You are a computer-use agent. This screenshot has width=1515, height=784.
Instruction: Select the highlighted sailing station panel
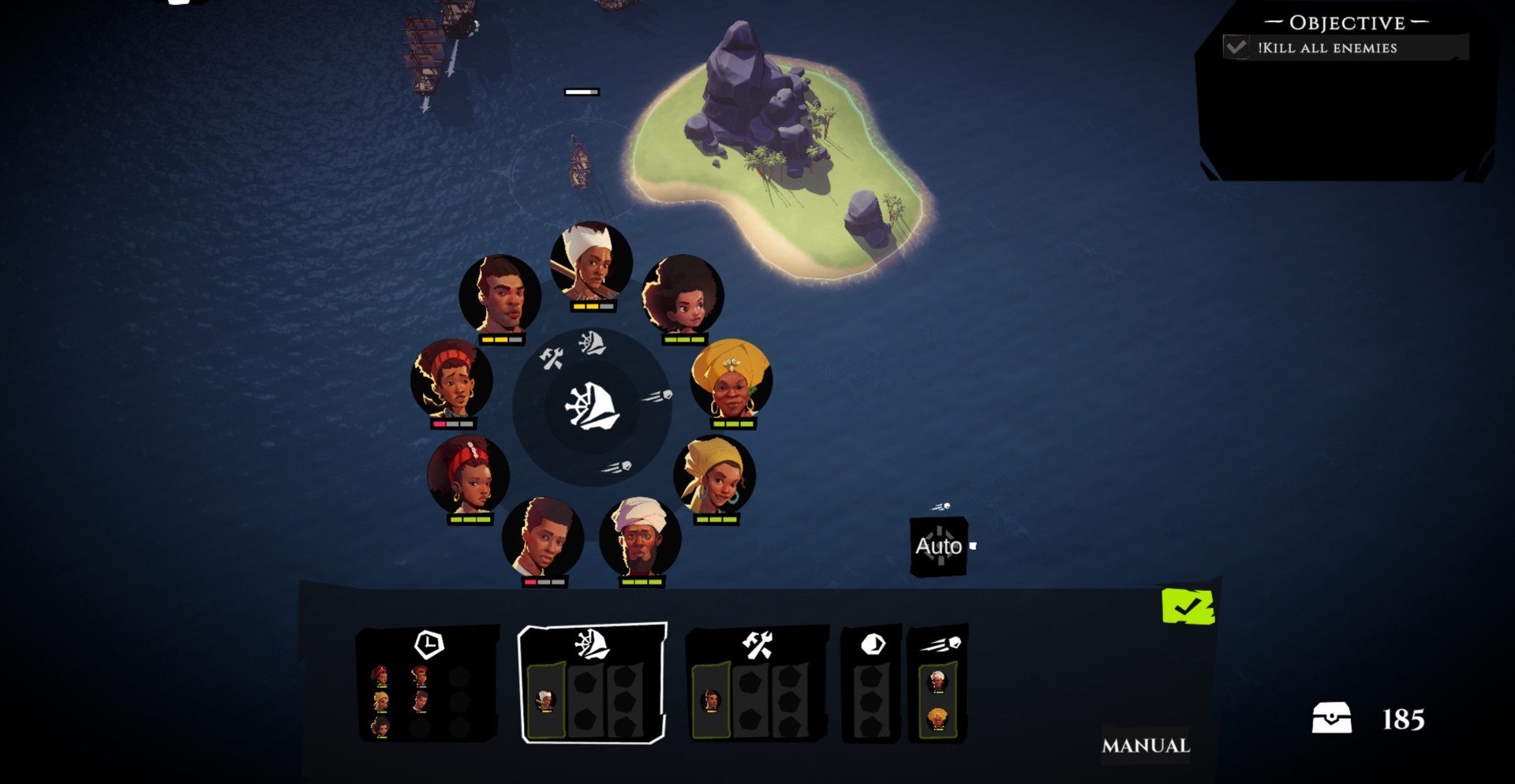pyautogui.click(x=592, y=683)
